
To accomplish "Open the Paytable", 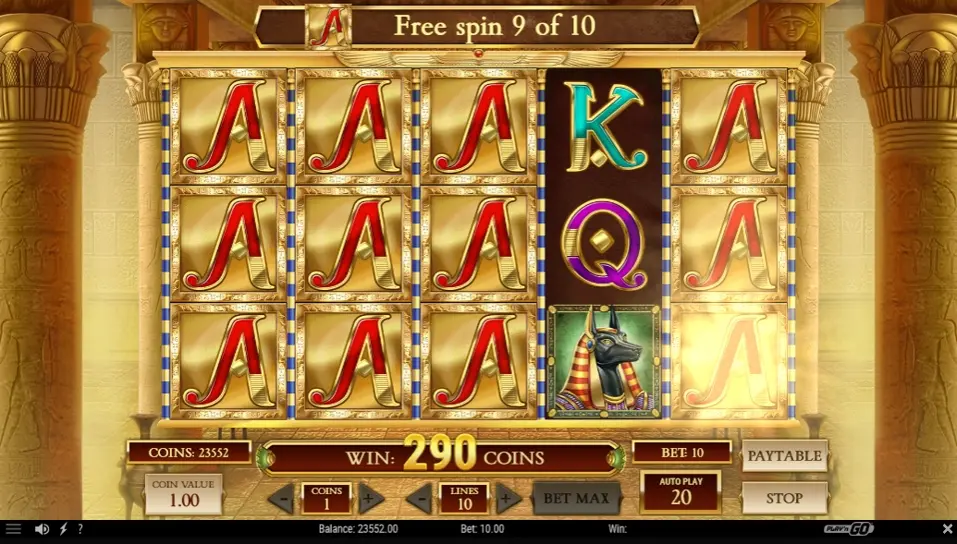I will 784,456.
